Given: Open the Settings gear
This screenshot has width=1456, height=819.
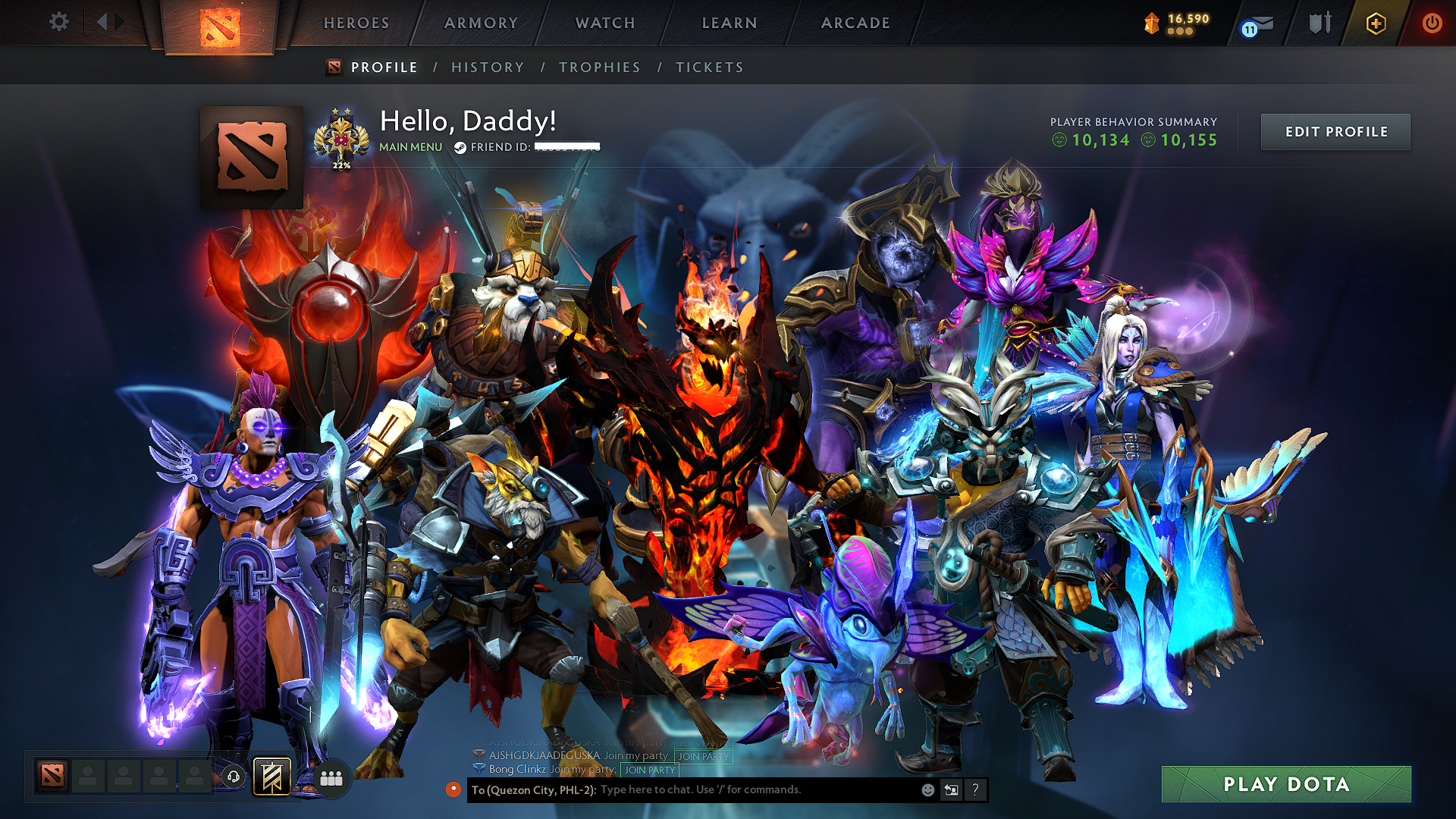Looking at the screenshot, I should pos(58,22).
